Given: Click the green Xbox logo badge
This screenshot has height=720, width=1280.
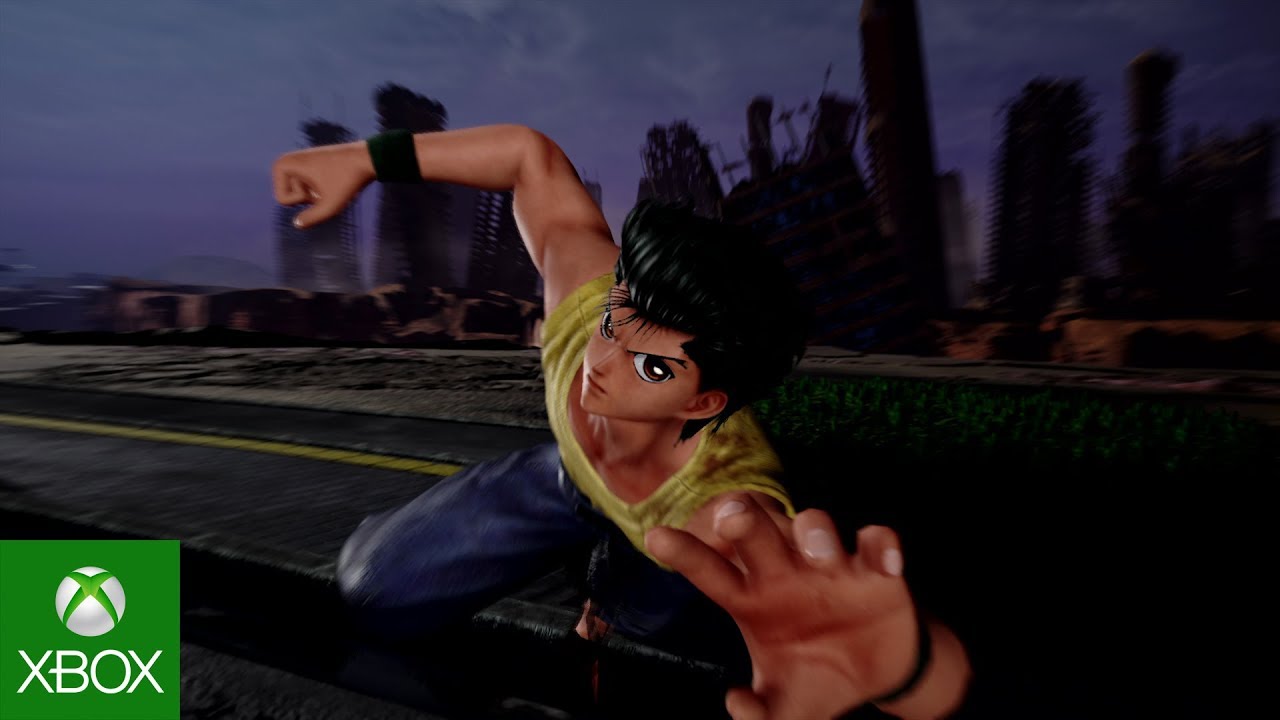Looking at the screenshot, I should pyautogui.click(x=89, y=630).
